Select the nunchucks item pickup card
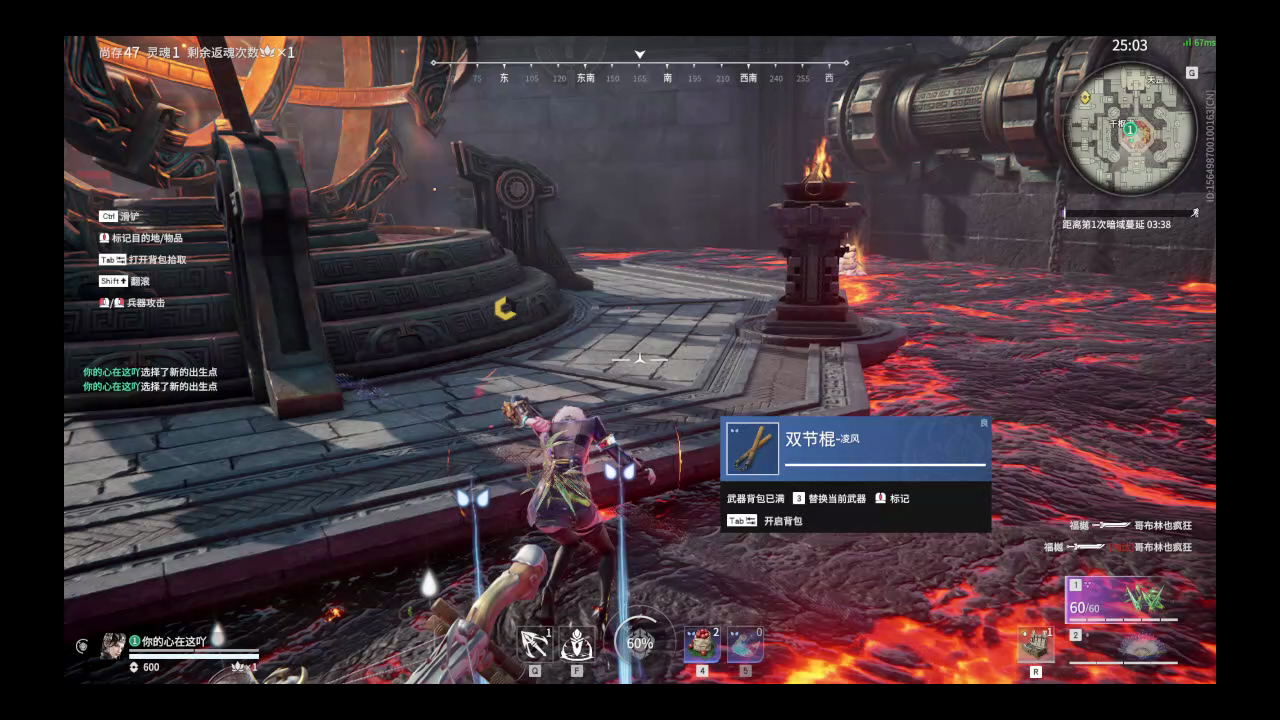The height and width of the screenshot is (720, 1280). coord(856,448)
